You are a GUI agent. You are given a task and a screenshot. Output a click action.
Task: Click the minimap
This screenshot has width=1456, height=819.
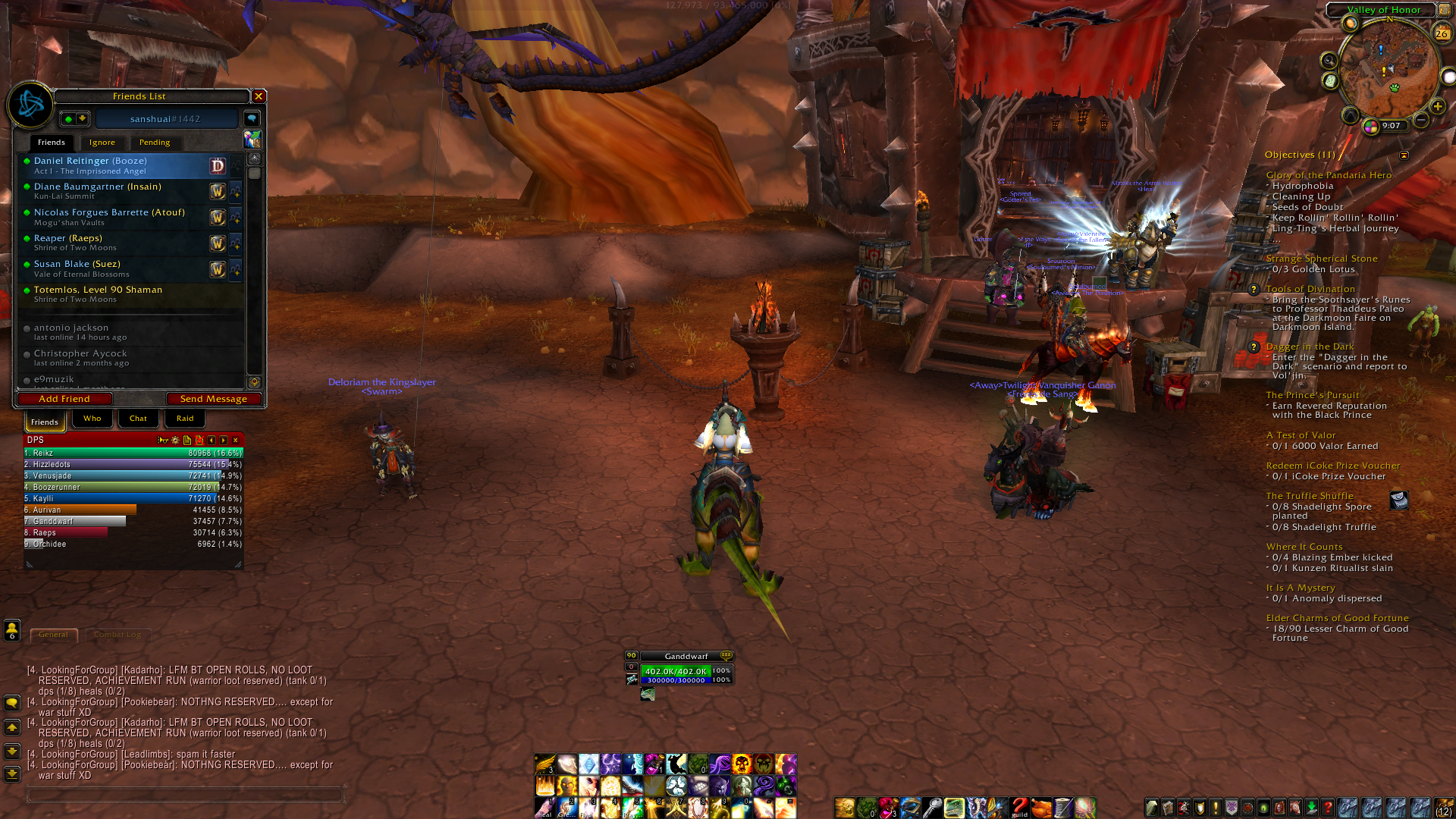tap(1389, 70)
